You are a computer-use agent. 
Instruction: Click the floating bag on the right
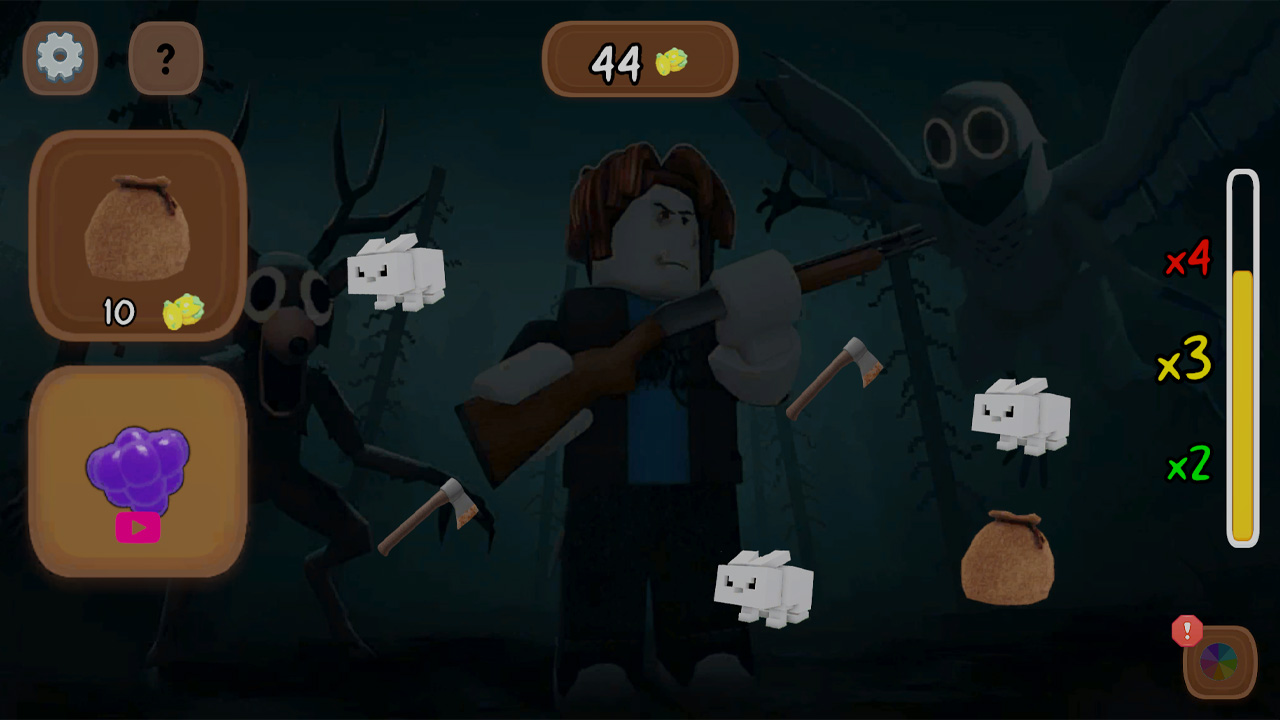[1005, 560]
